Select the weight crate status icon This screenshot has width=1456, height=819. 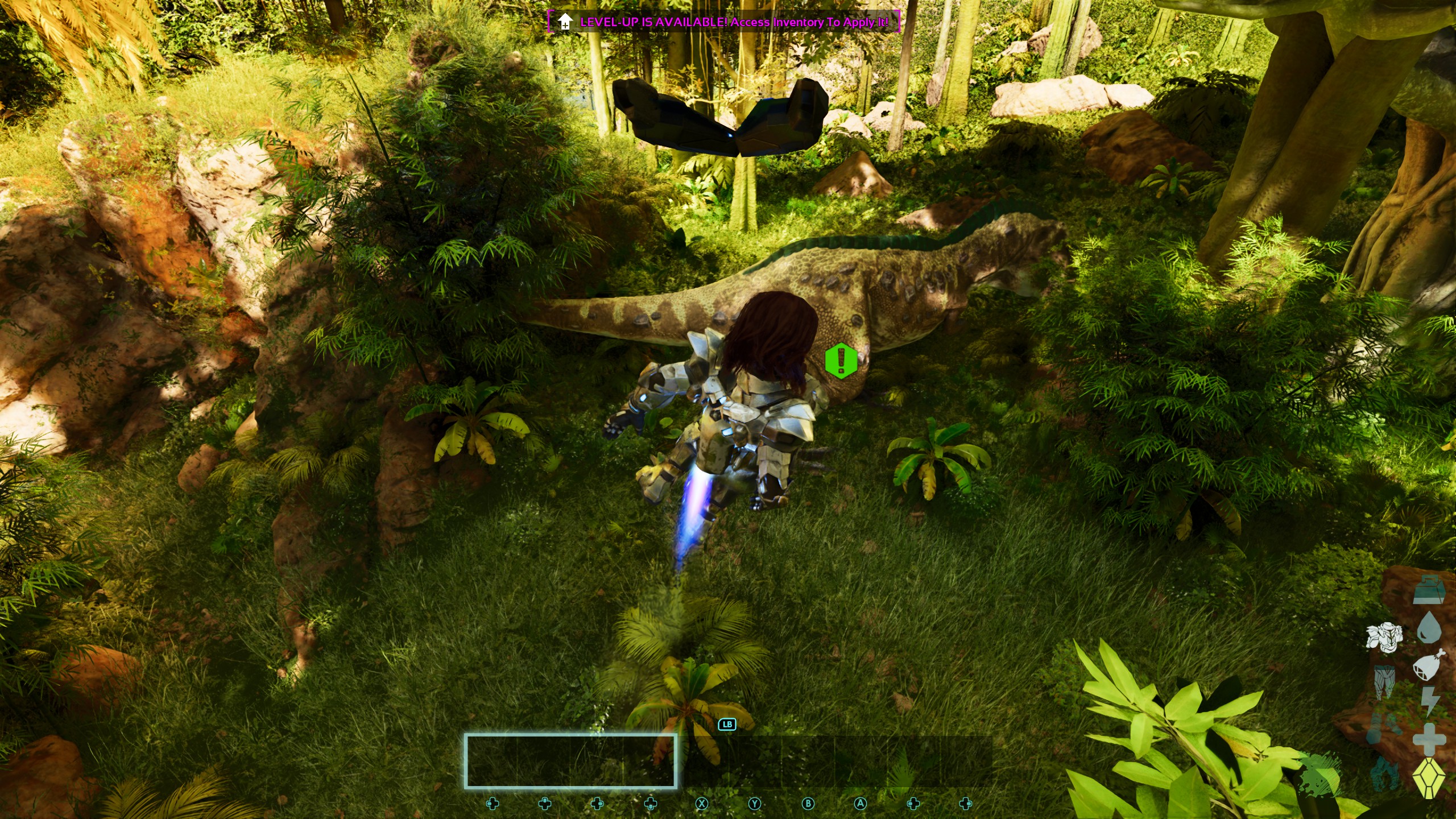tap(1428, 589)
